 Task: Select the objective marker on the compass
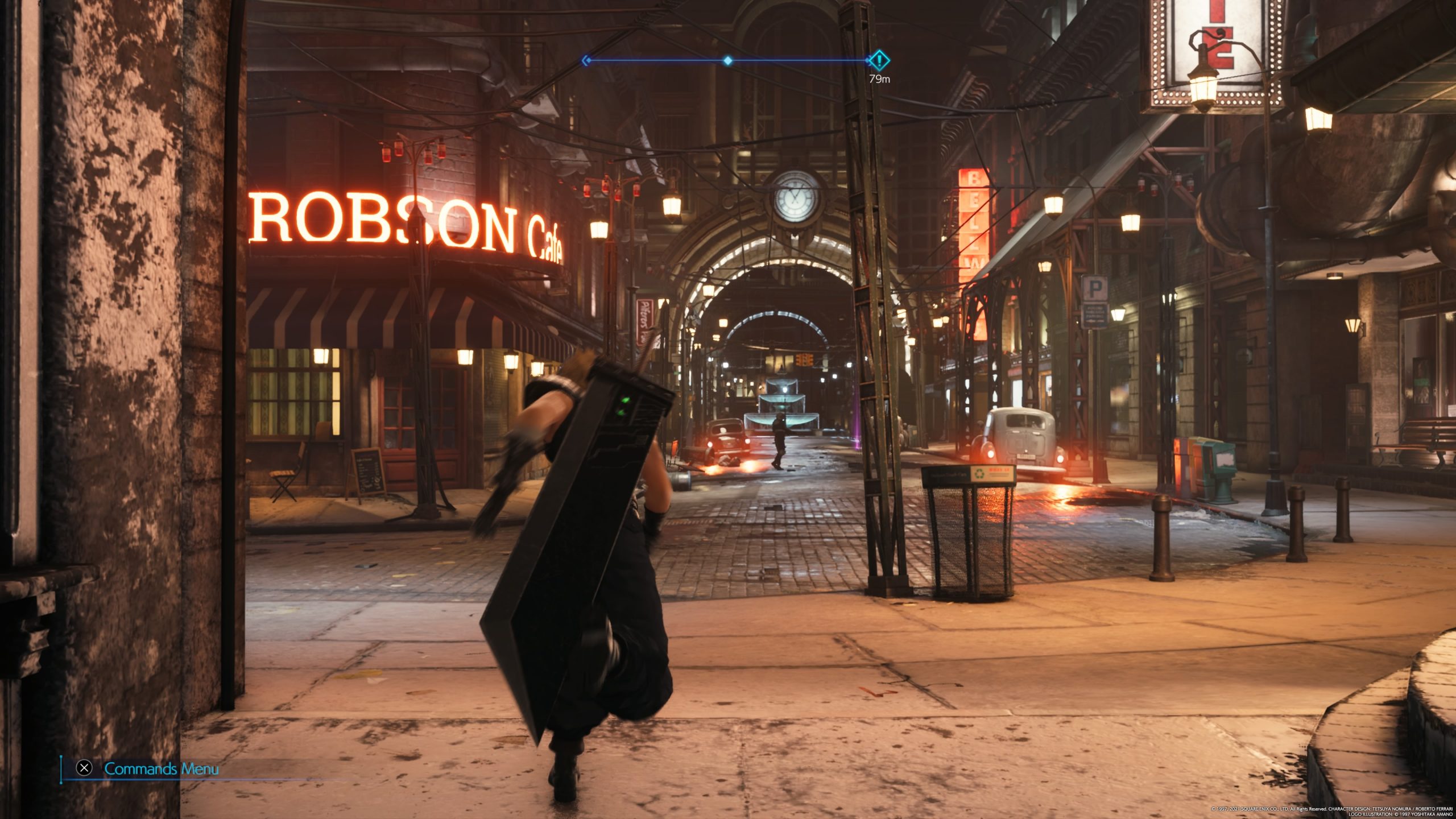[x=879, y=60]
